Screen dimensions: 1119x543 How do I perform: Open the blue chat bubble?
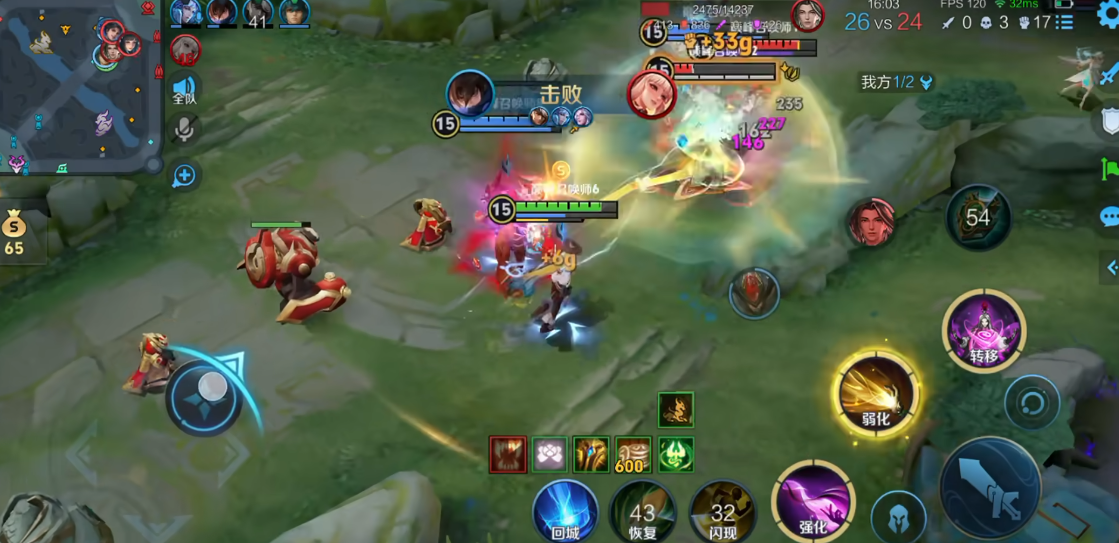click(x=1108, y=216)
